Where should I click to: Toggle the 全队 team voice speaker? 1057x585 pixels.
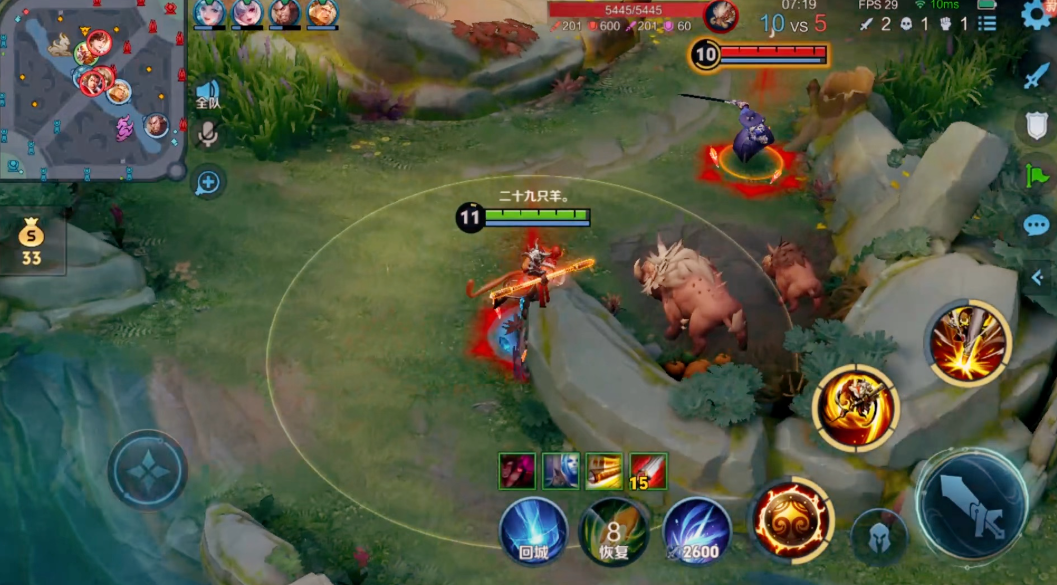207,94
